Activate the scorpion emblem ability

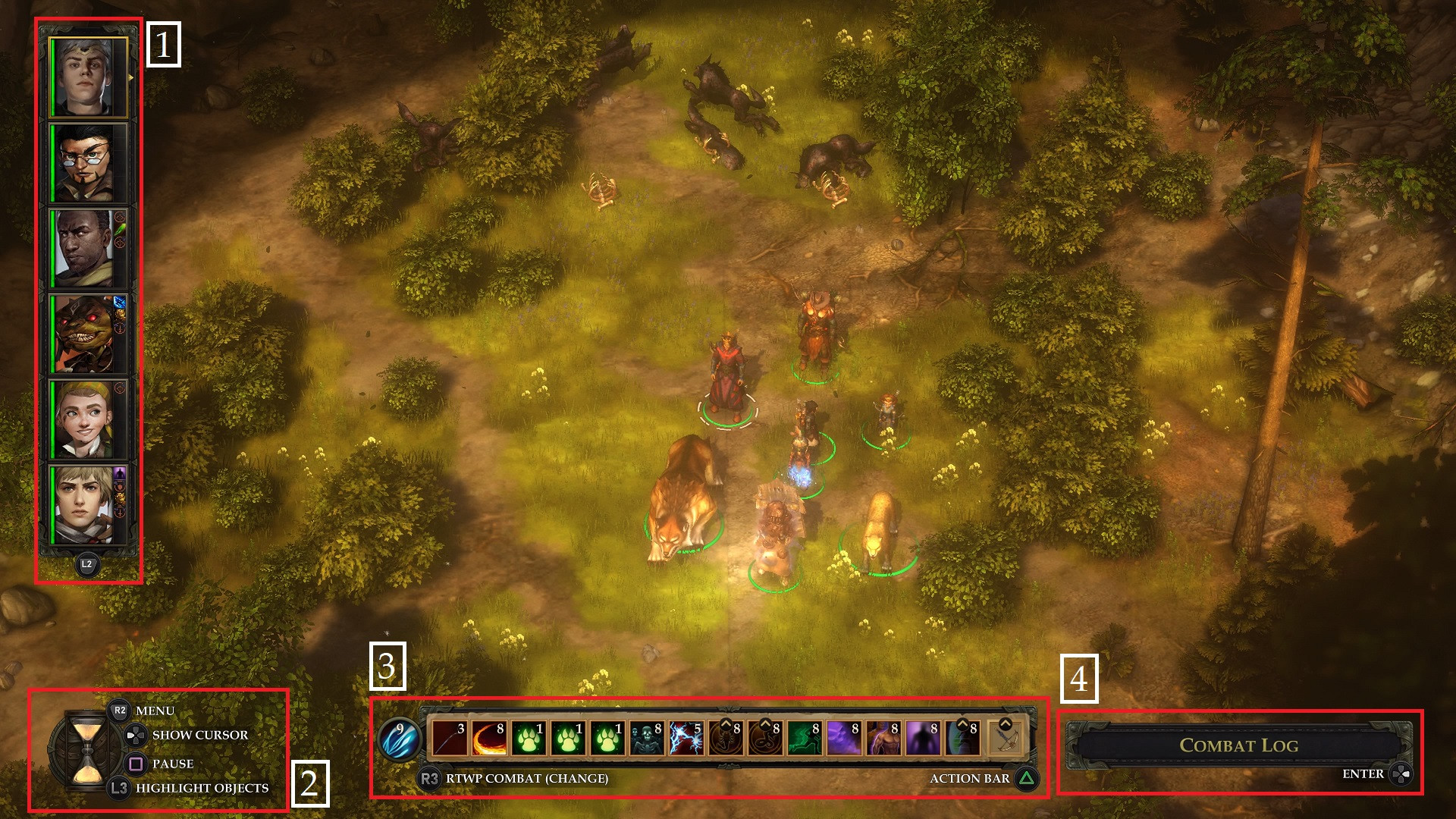726,739
